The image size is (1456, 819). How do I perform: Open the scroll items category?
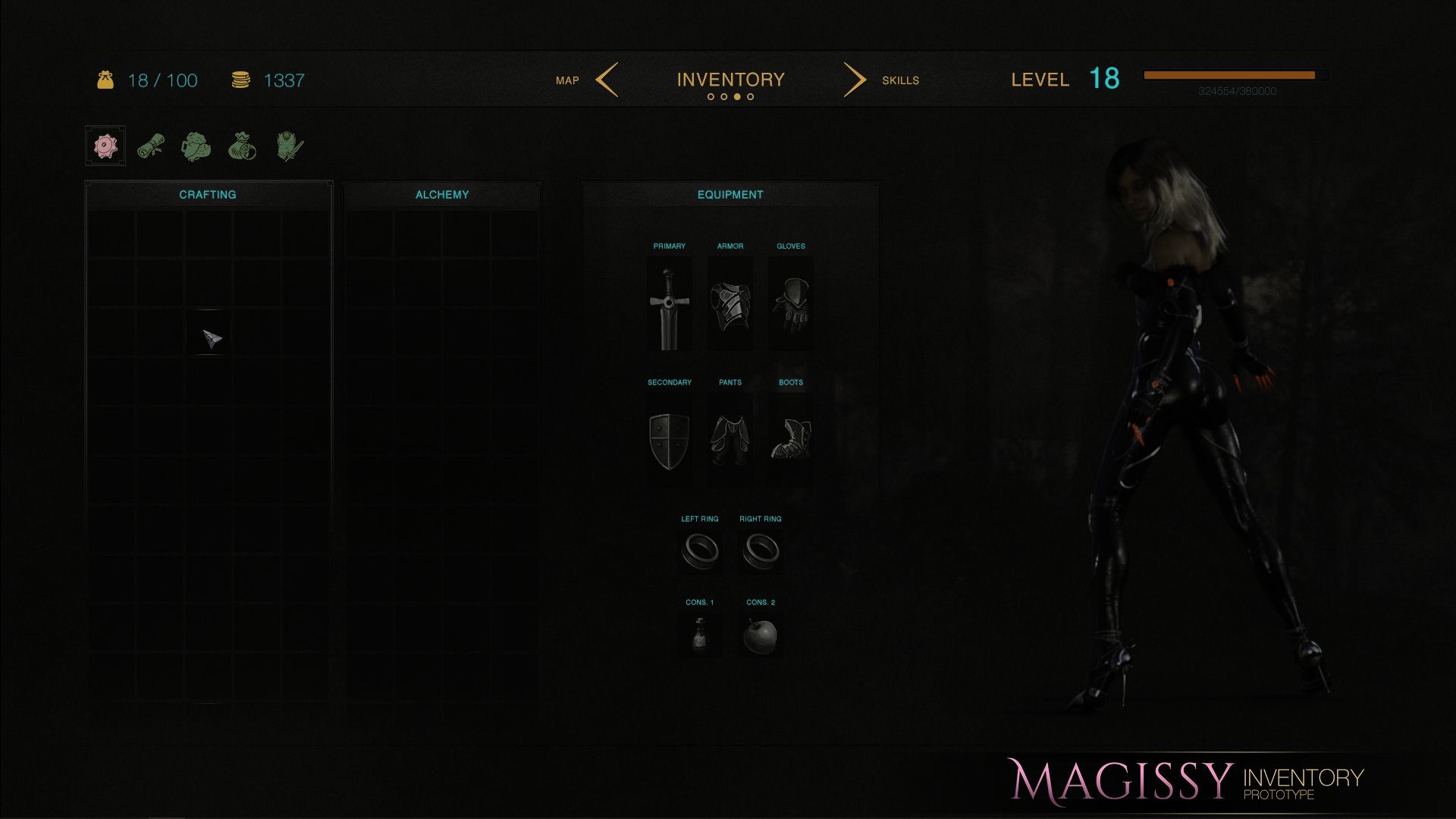(150, 146)
